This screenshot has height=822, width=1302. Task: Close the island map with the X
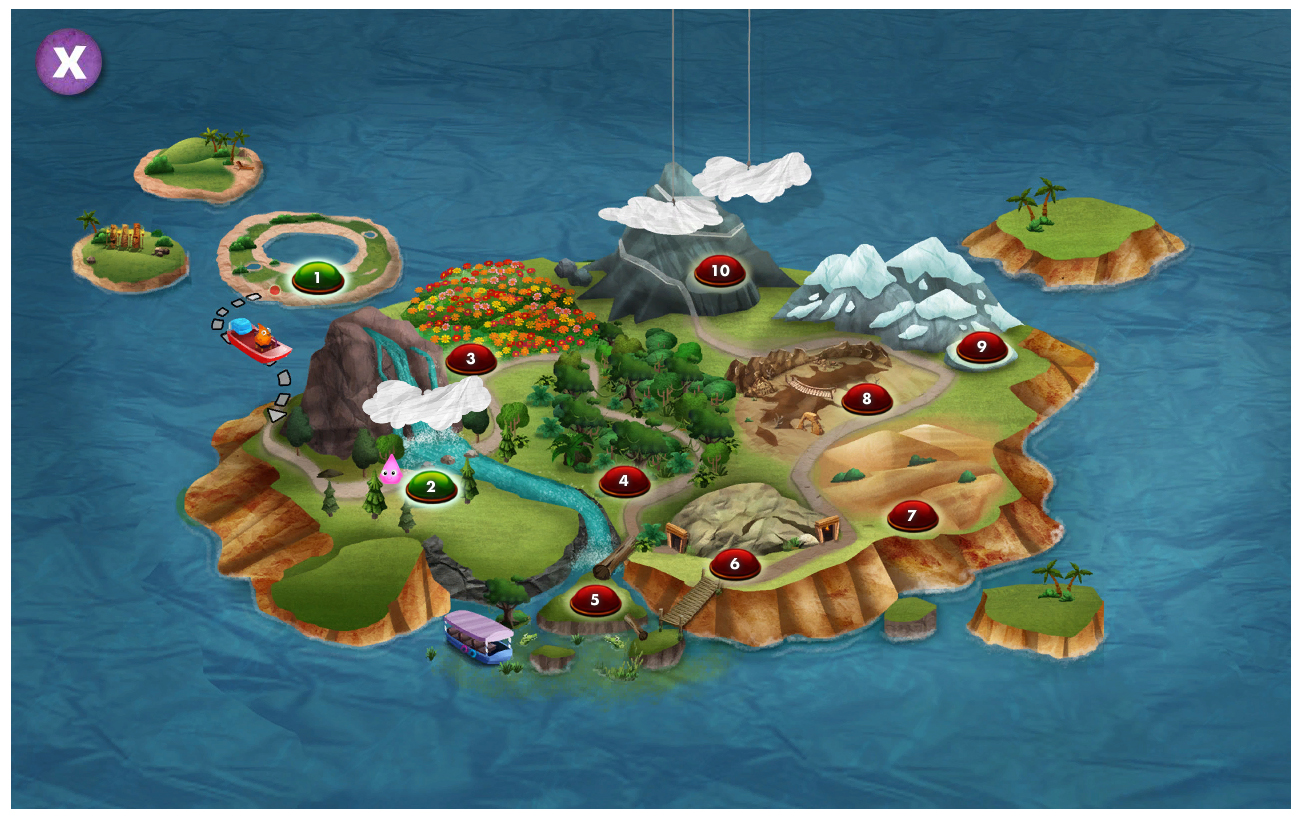tap(69, 62)
